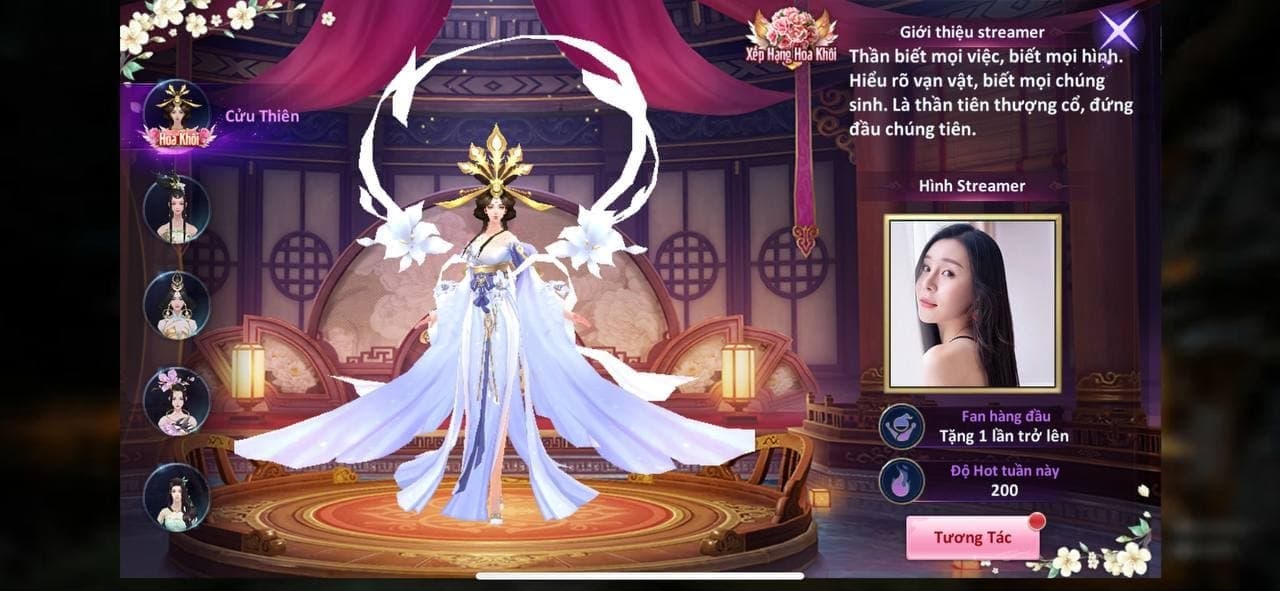Close the streamer introduction screen
The height and width of the screenshot is (591, 1280).
(1120, 30)
